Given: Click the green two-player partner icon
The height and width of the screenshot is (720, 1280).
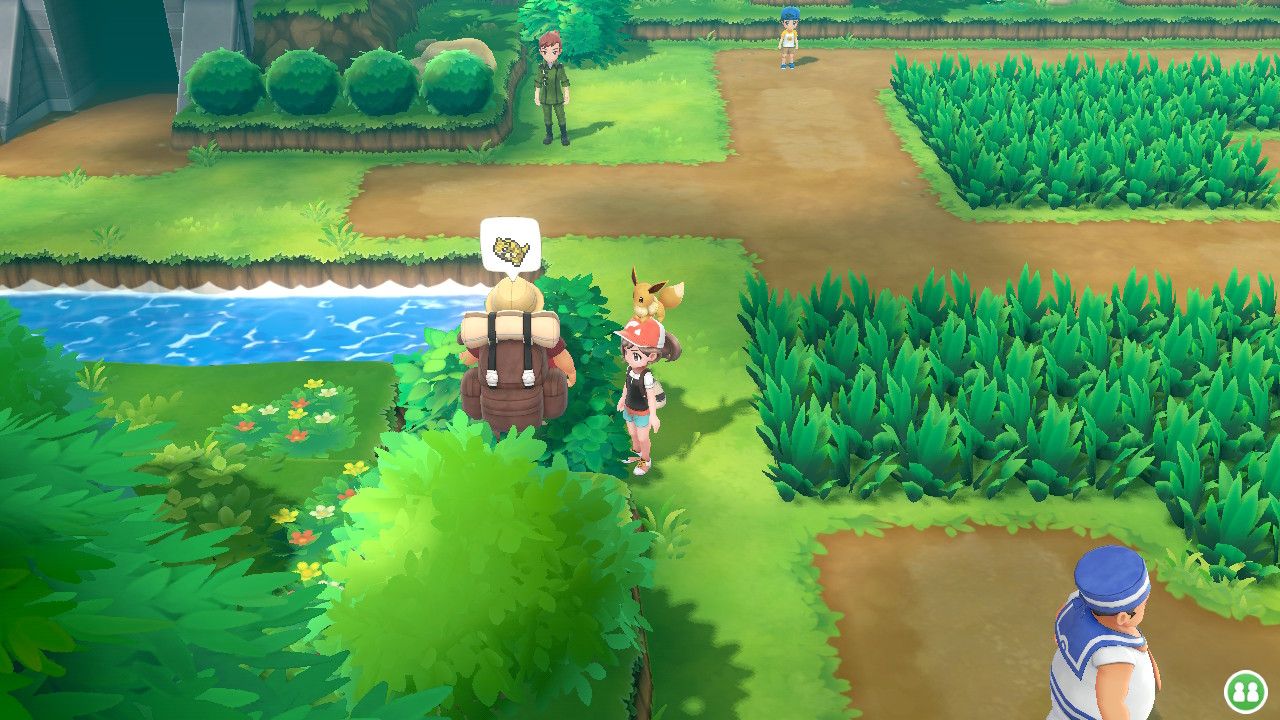Looking at the screenshot, I should [1245, 691].
